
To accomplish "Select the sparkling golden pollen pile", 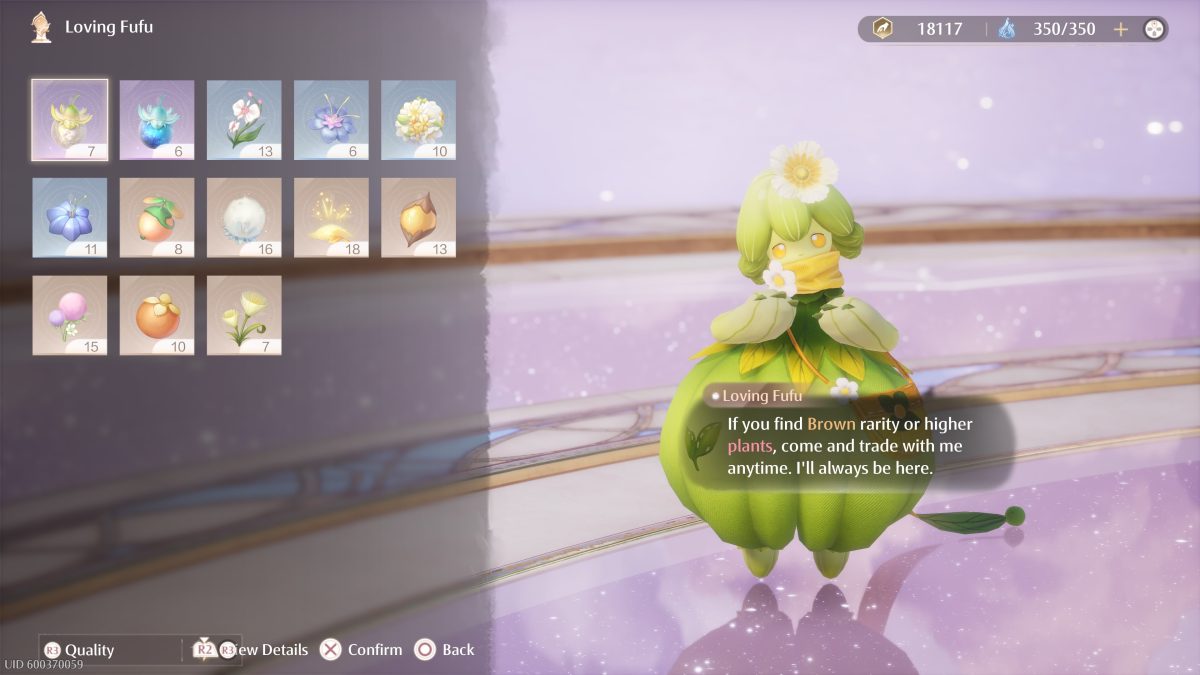I will [330, 217].
